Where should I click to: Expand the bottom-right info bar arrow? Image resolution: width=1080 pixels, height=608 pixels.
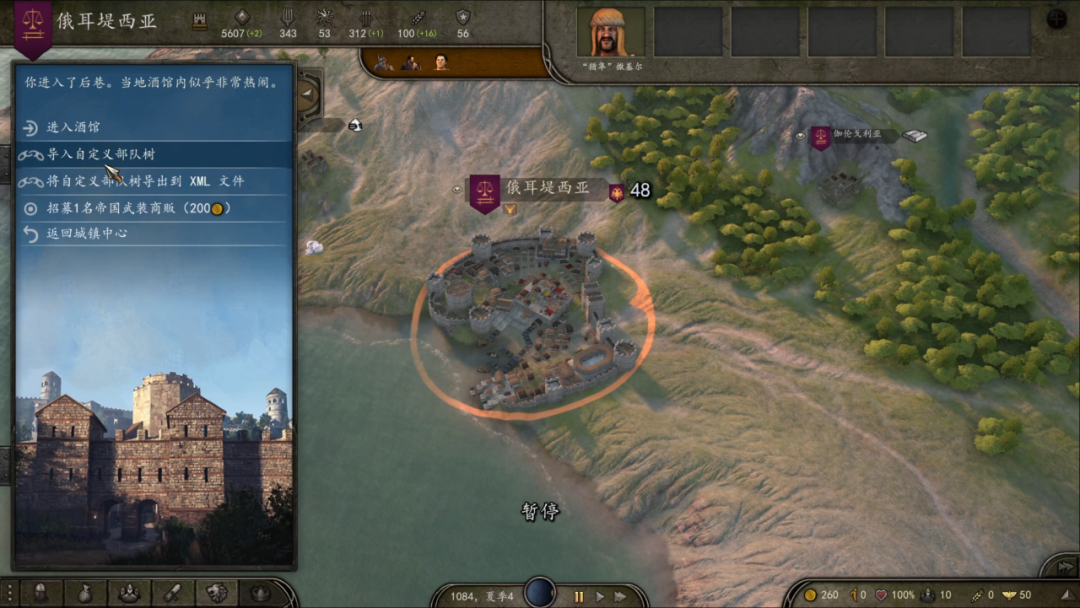[x=1058, y=567]
